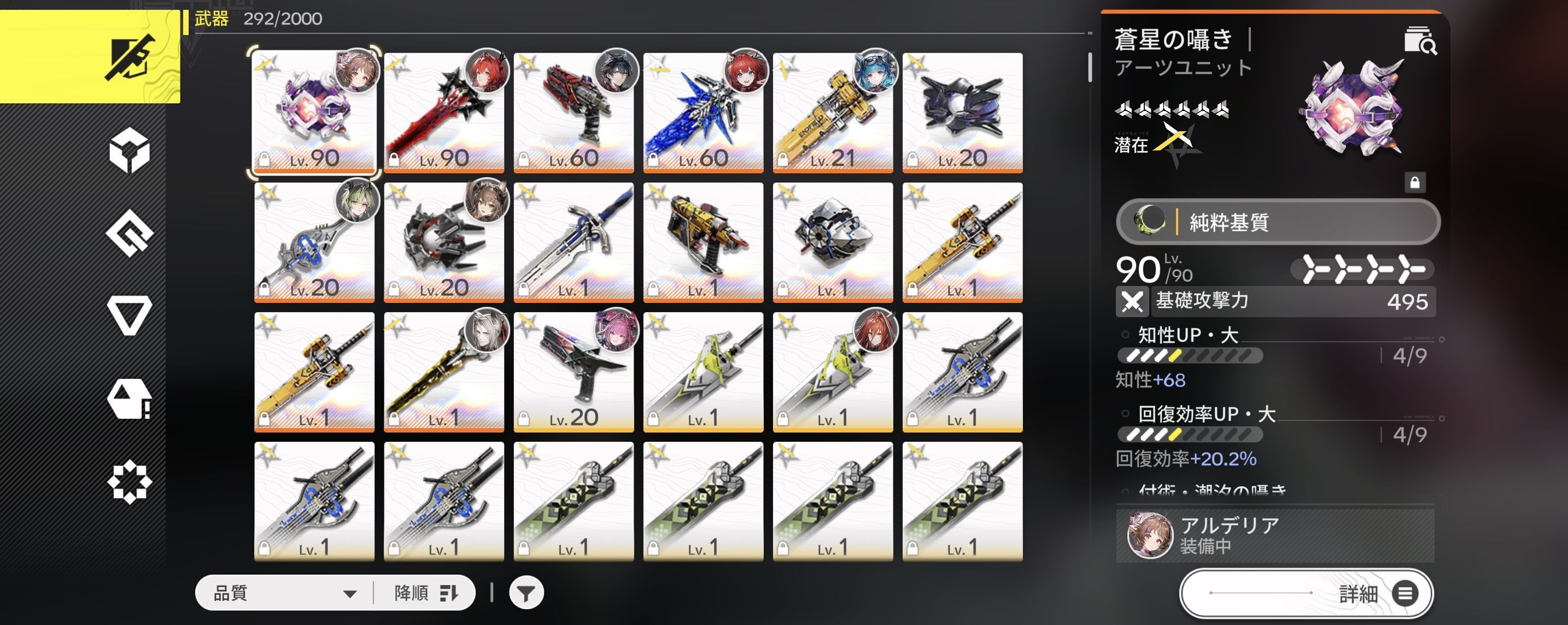This screenshot has height=625, width=1568.
Task: Toggle the 降順 sort order
Action: (x=425, y=593)
